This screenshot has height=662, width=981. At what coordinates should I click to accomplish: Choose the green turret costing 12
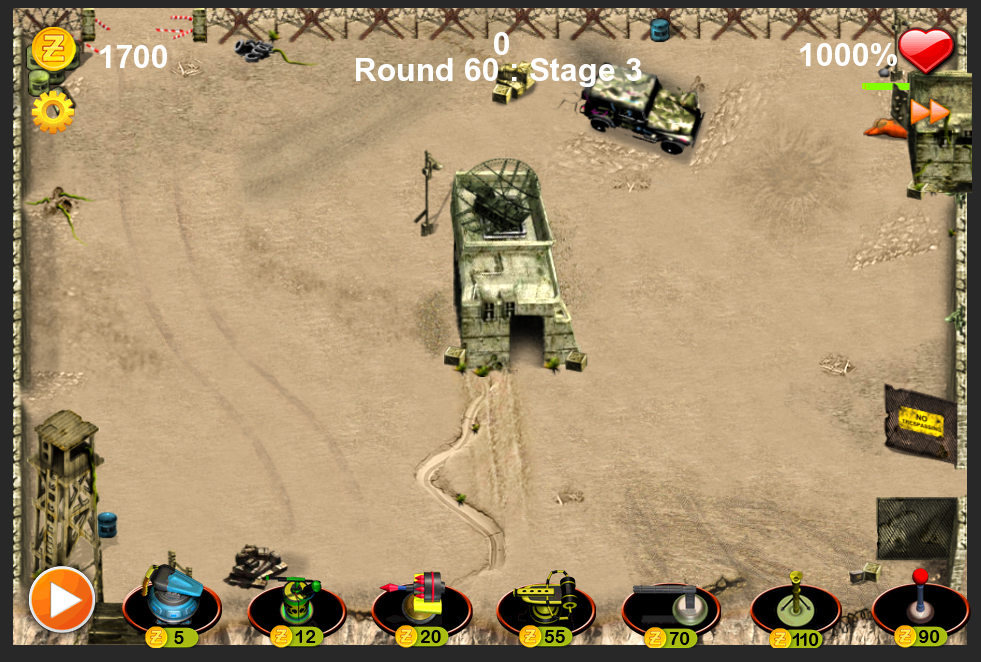296,601
